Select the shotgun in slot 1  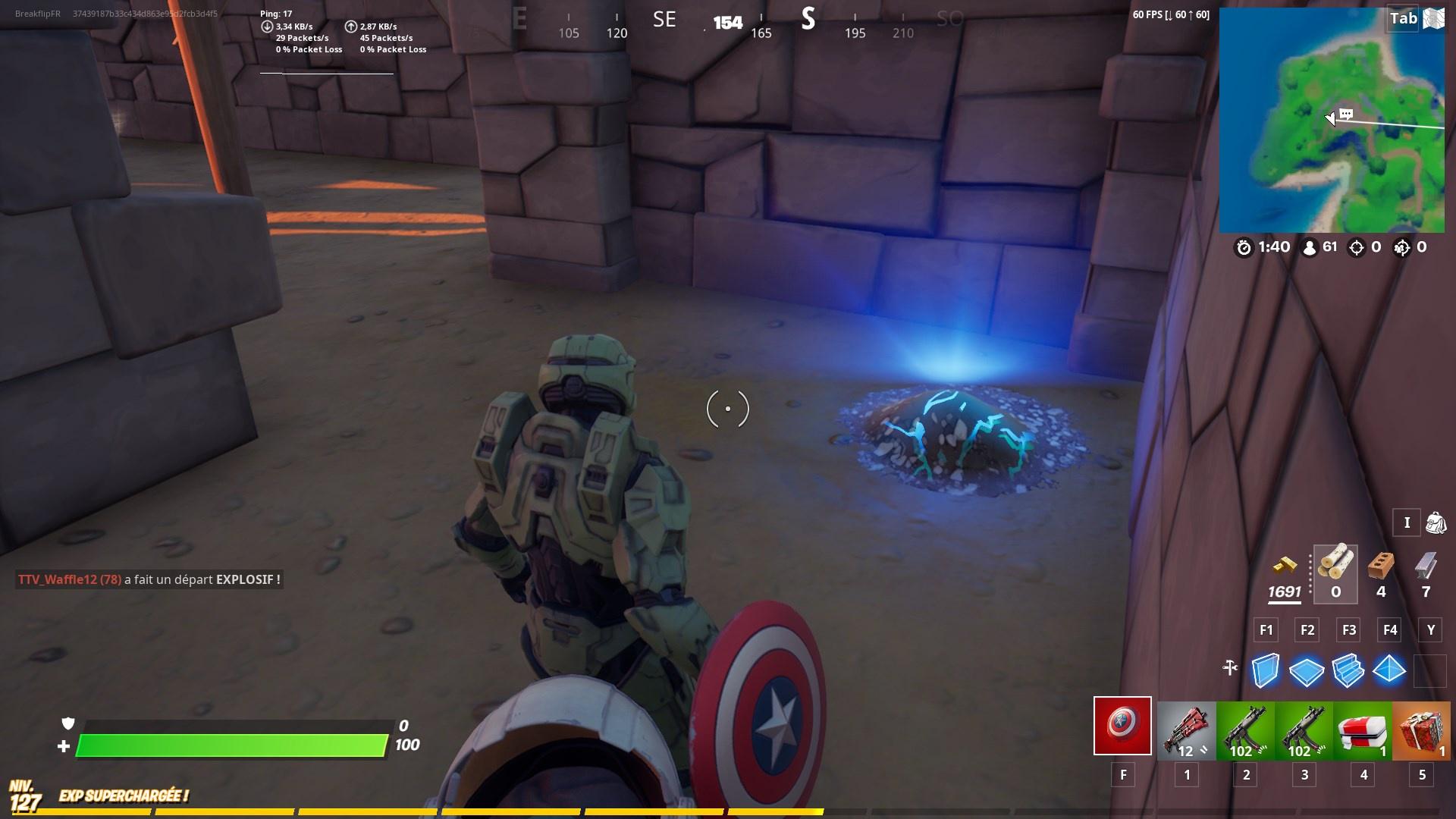1187,726
